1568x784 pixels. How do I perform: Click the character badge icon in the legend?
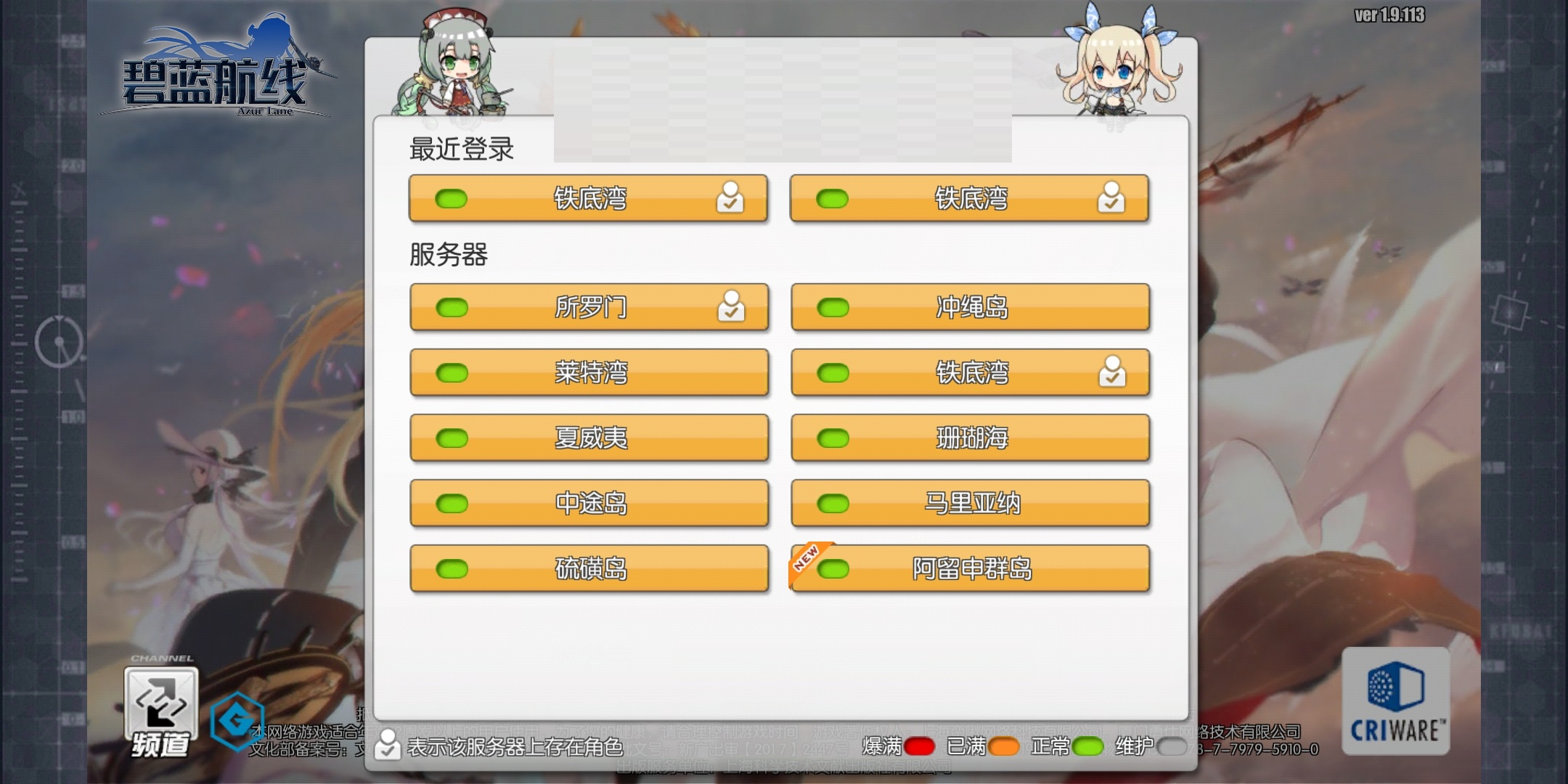[x=387, y=743]
